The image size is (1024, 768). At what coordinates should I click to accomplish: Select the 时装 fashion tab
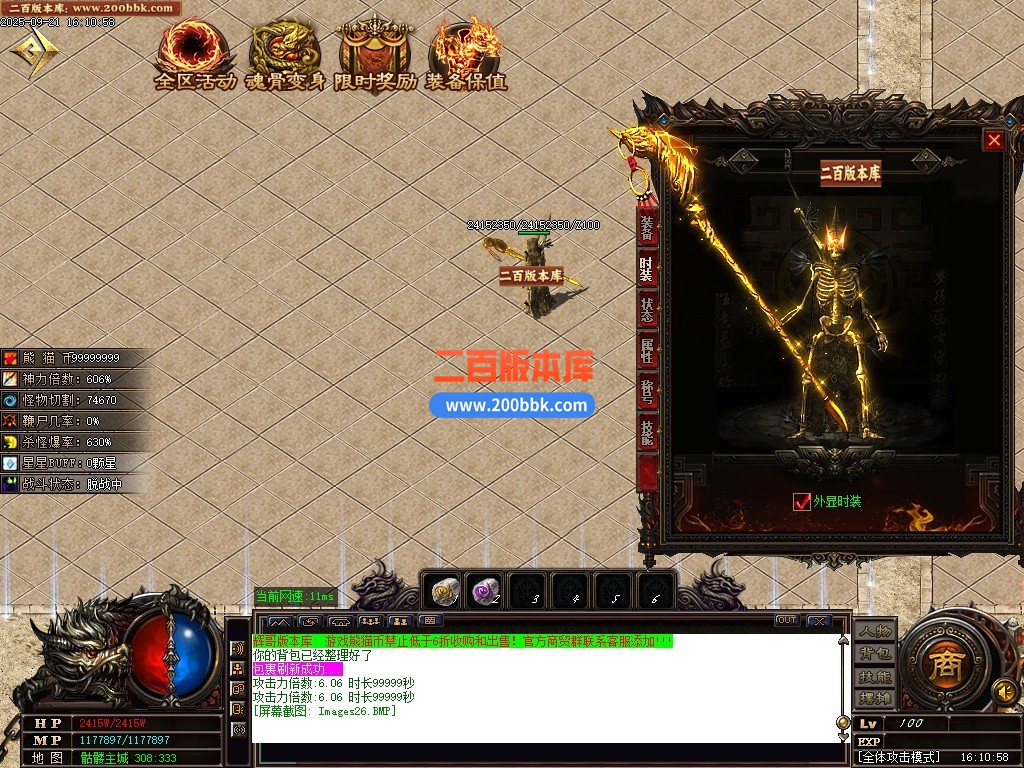click(647, 268)
